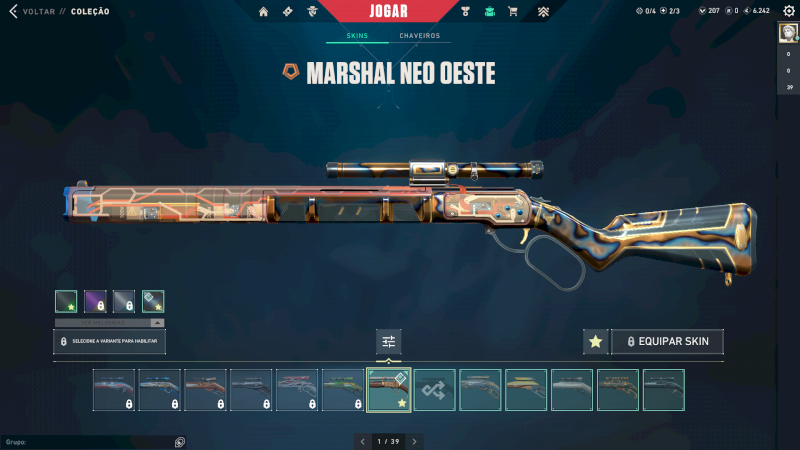800x450 pixels.
Task: Click the Equipar Skin button
Action: (x=667, y=342)
